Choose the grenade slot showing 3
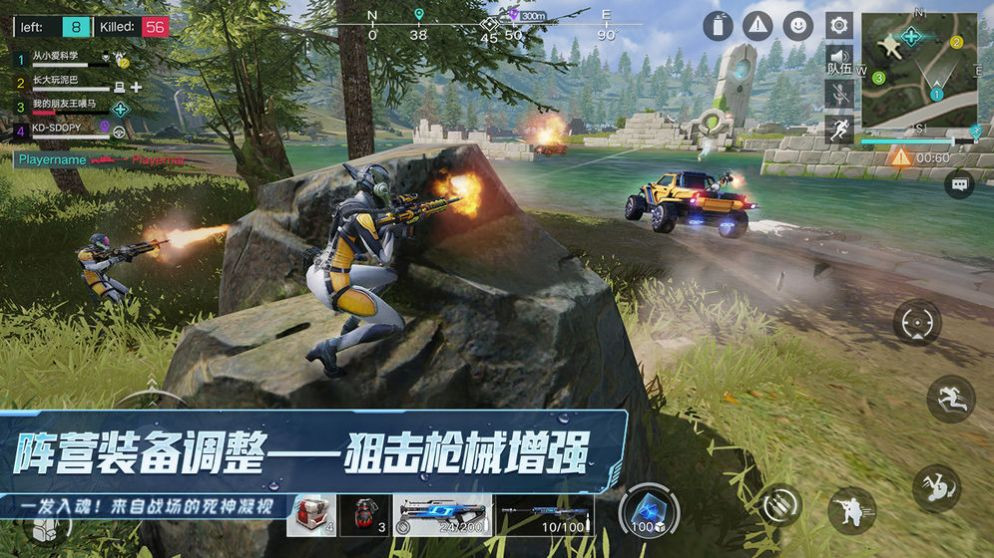 (364, 515)
